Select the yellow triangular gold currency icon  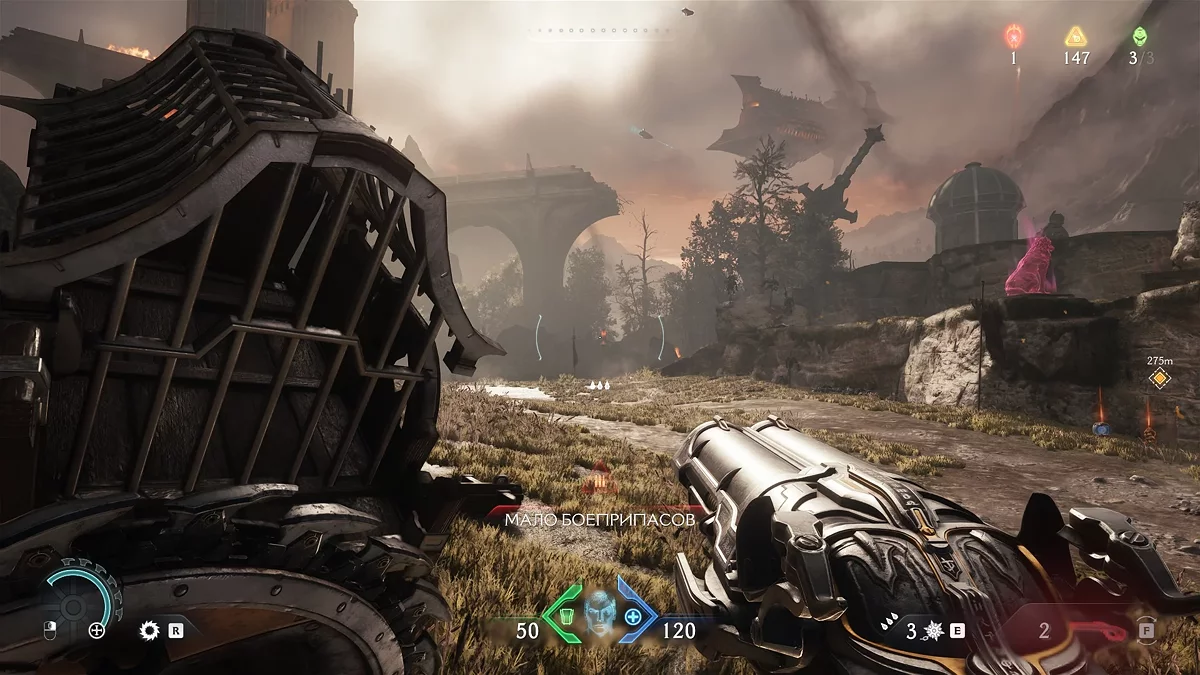pyautogui.click(x=1076, y=38)
